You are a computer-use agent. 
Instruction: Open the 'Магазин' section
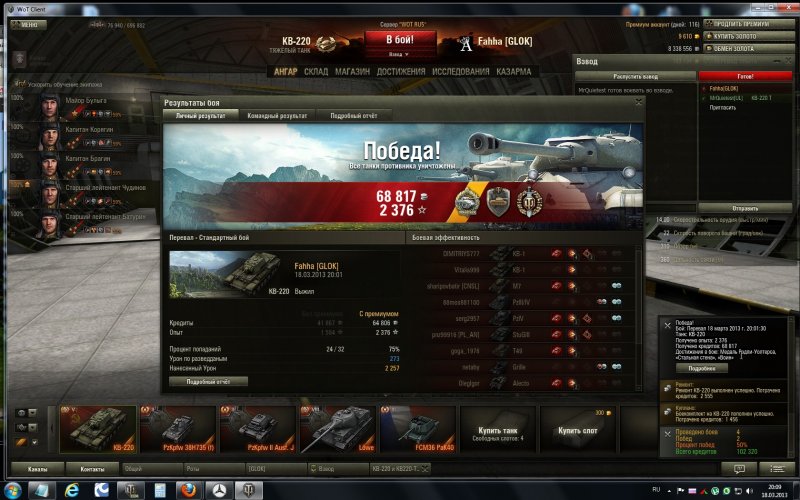(x=351, y=72)
